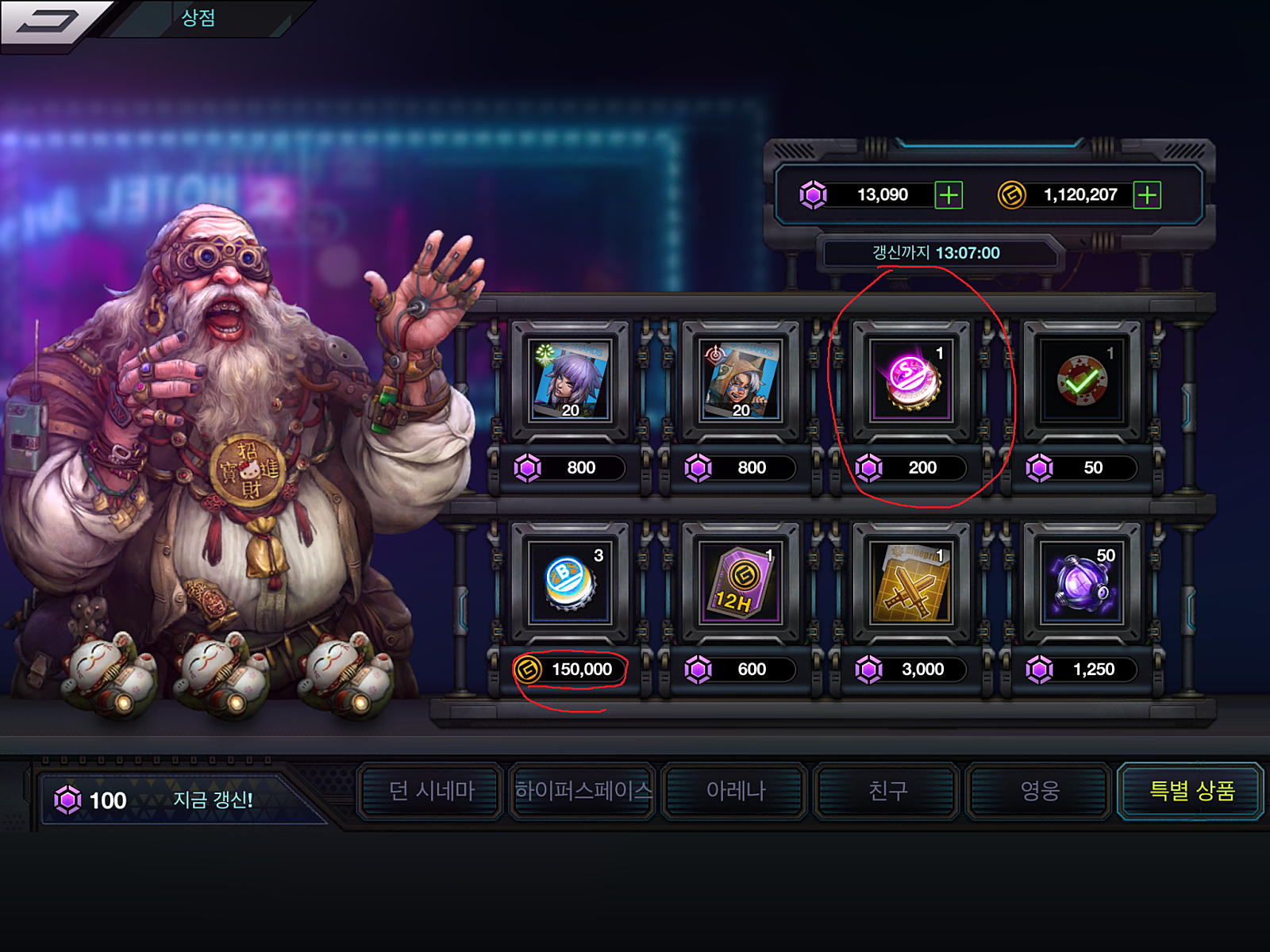
Task: Select the pink S bottle cap item
Action: [911, 382]
